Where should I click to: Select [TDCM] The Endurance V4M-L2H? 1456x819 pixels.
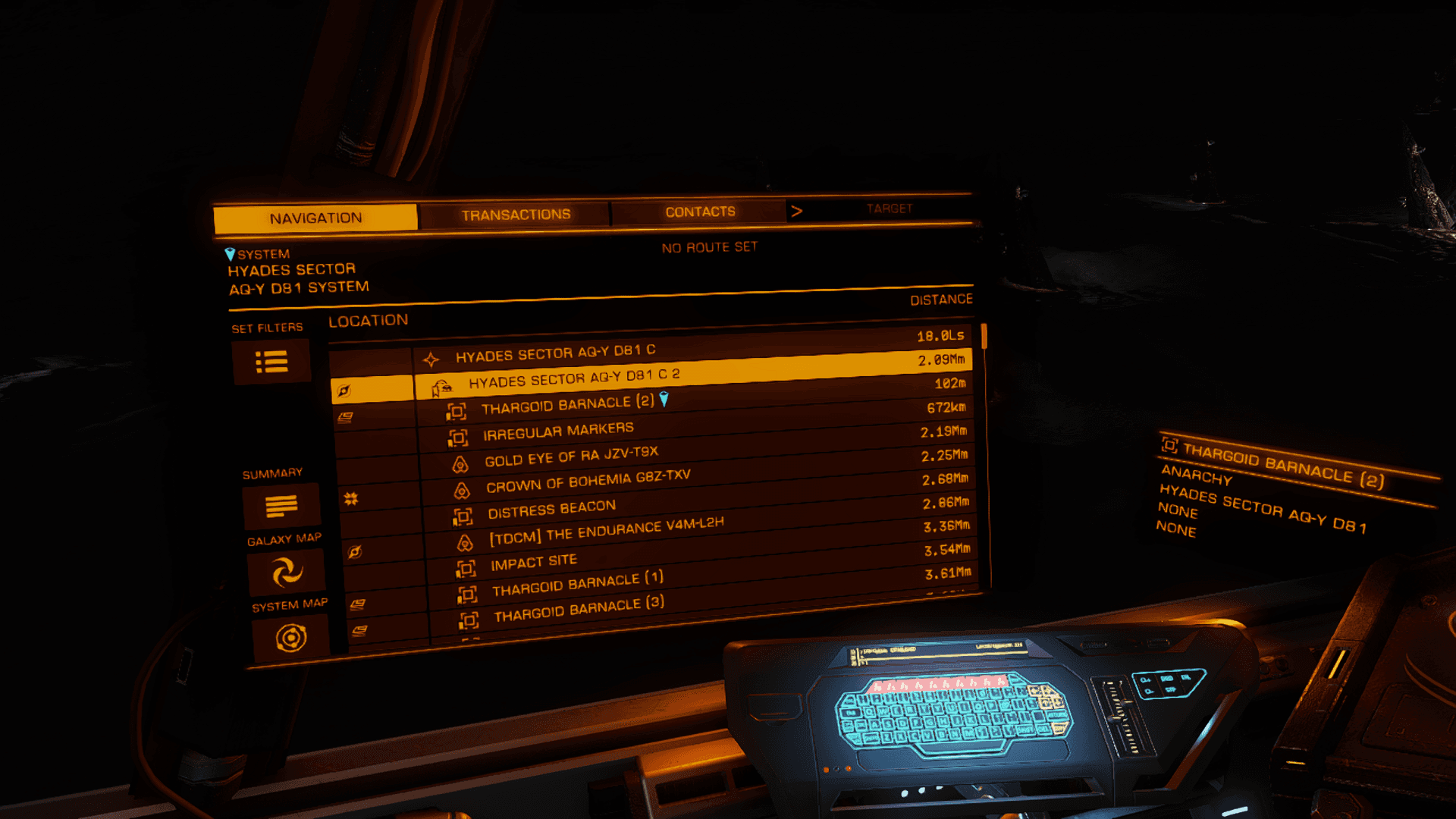[606, 532]
